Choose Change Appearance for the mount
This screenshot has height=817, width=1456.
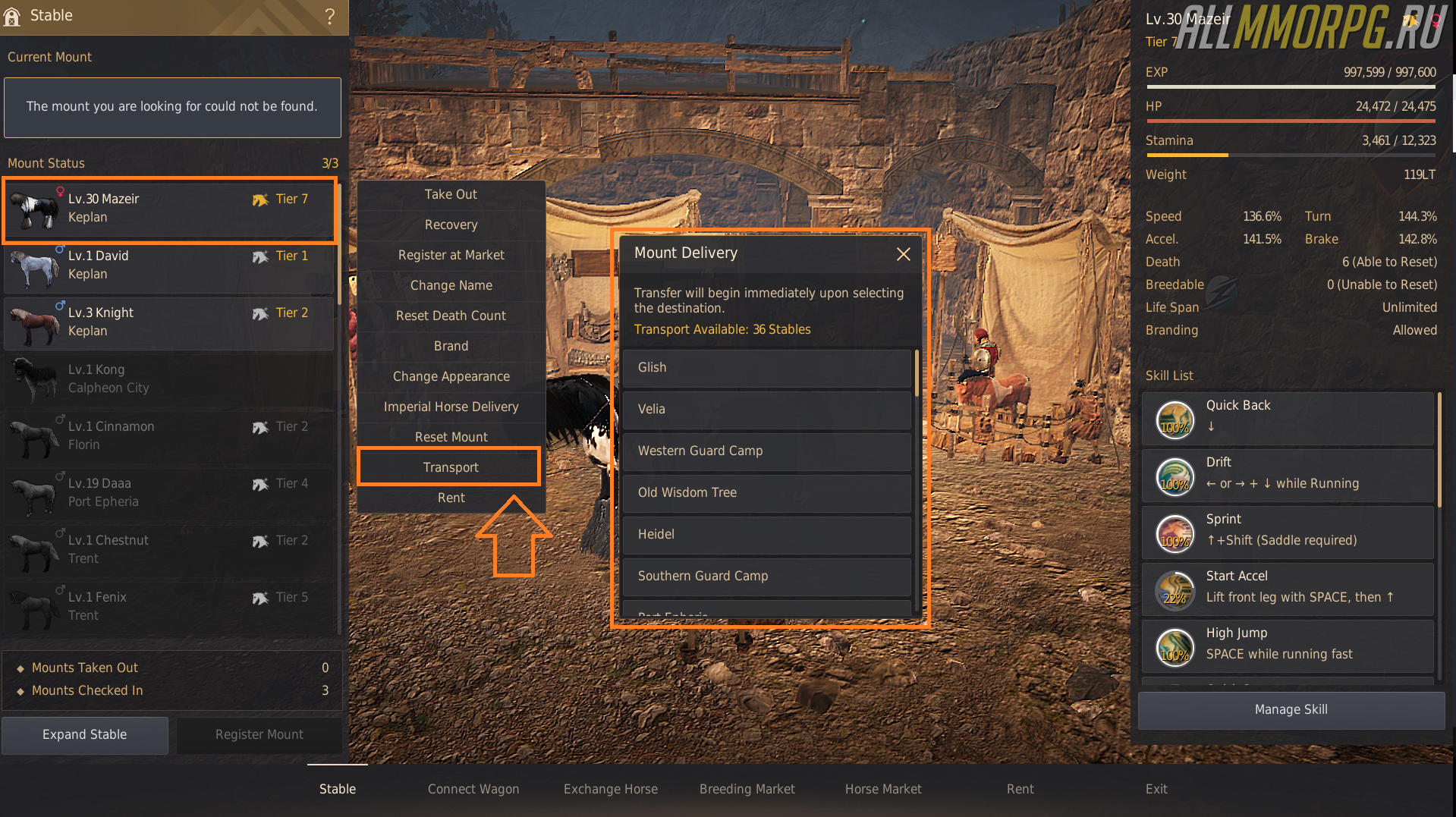[x=451, y=376]
